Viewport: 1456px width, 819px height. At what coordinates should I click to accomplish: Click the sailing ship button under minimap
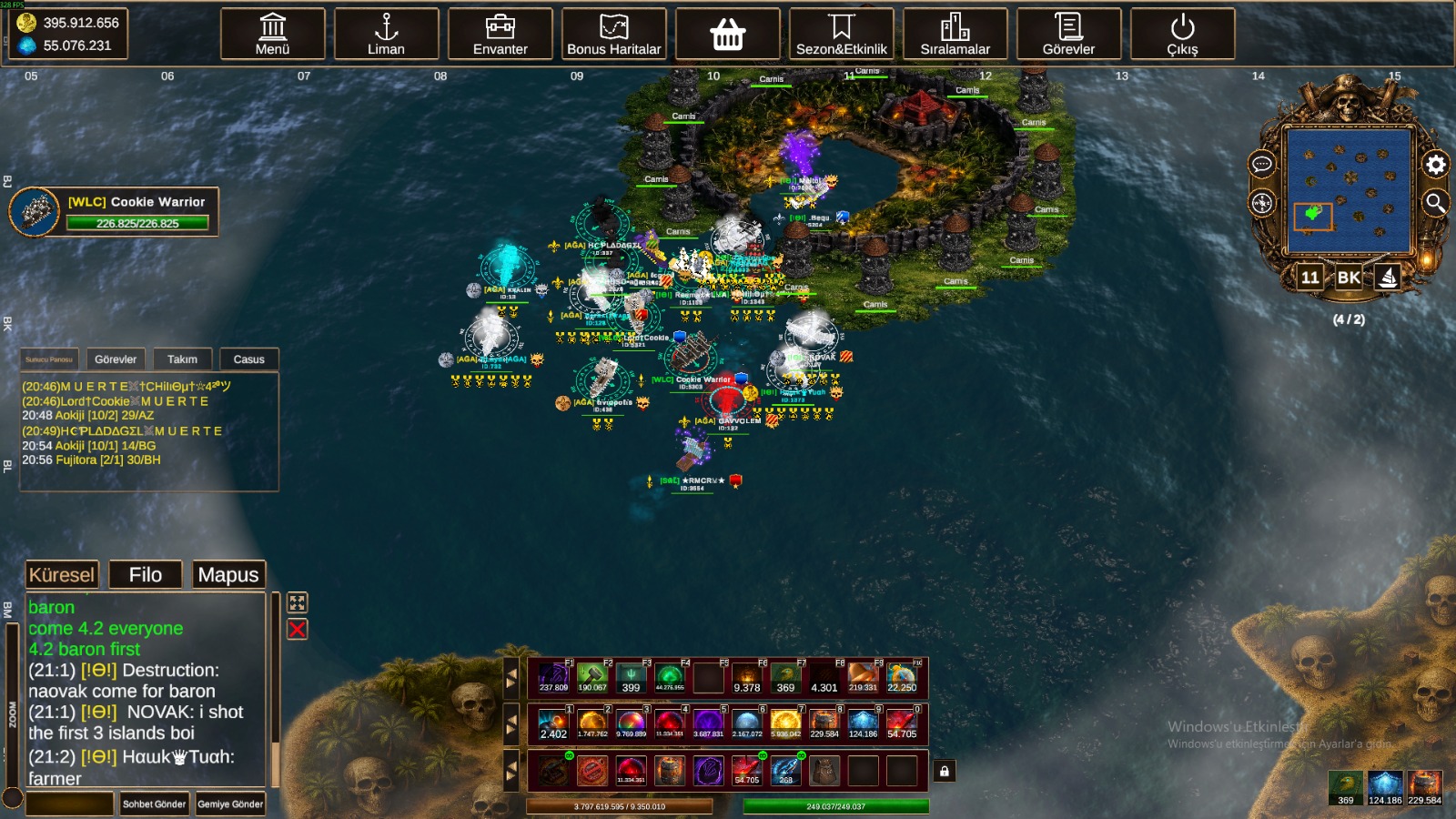click(x=1388, y=278)
